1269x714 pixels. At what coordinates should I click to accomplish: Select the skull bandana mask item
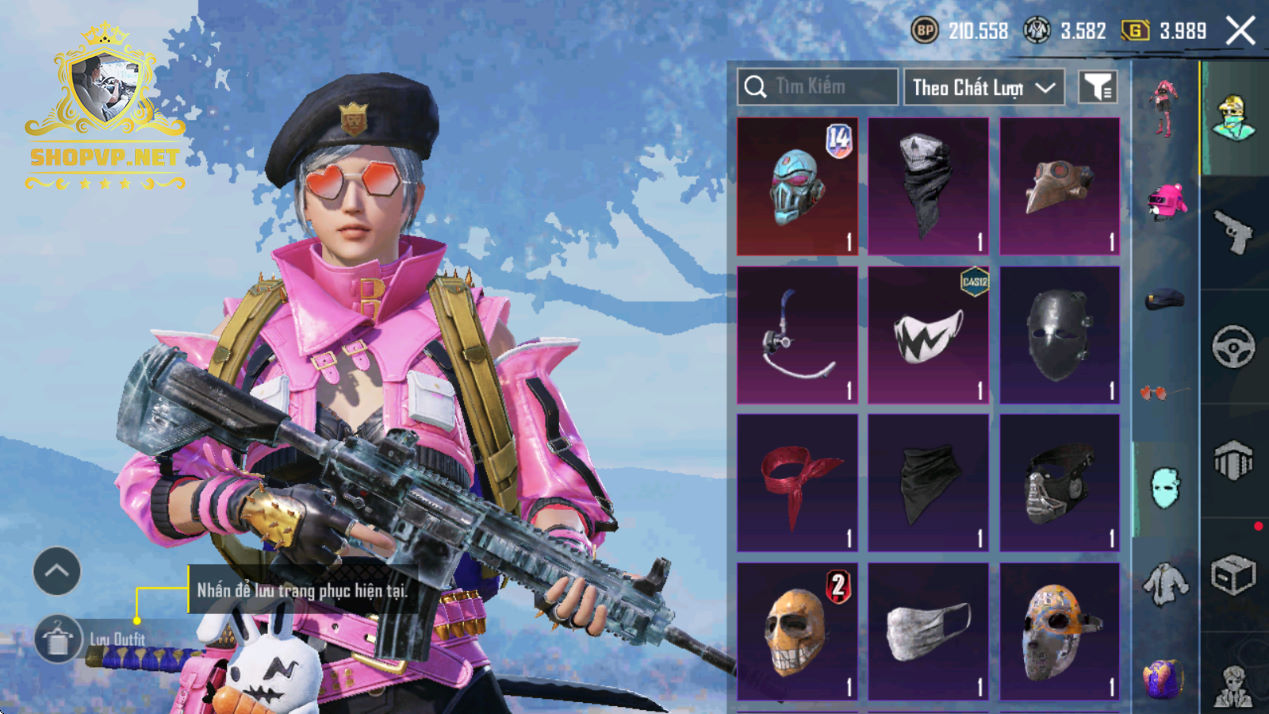click(x=928, y=186)
